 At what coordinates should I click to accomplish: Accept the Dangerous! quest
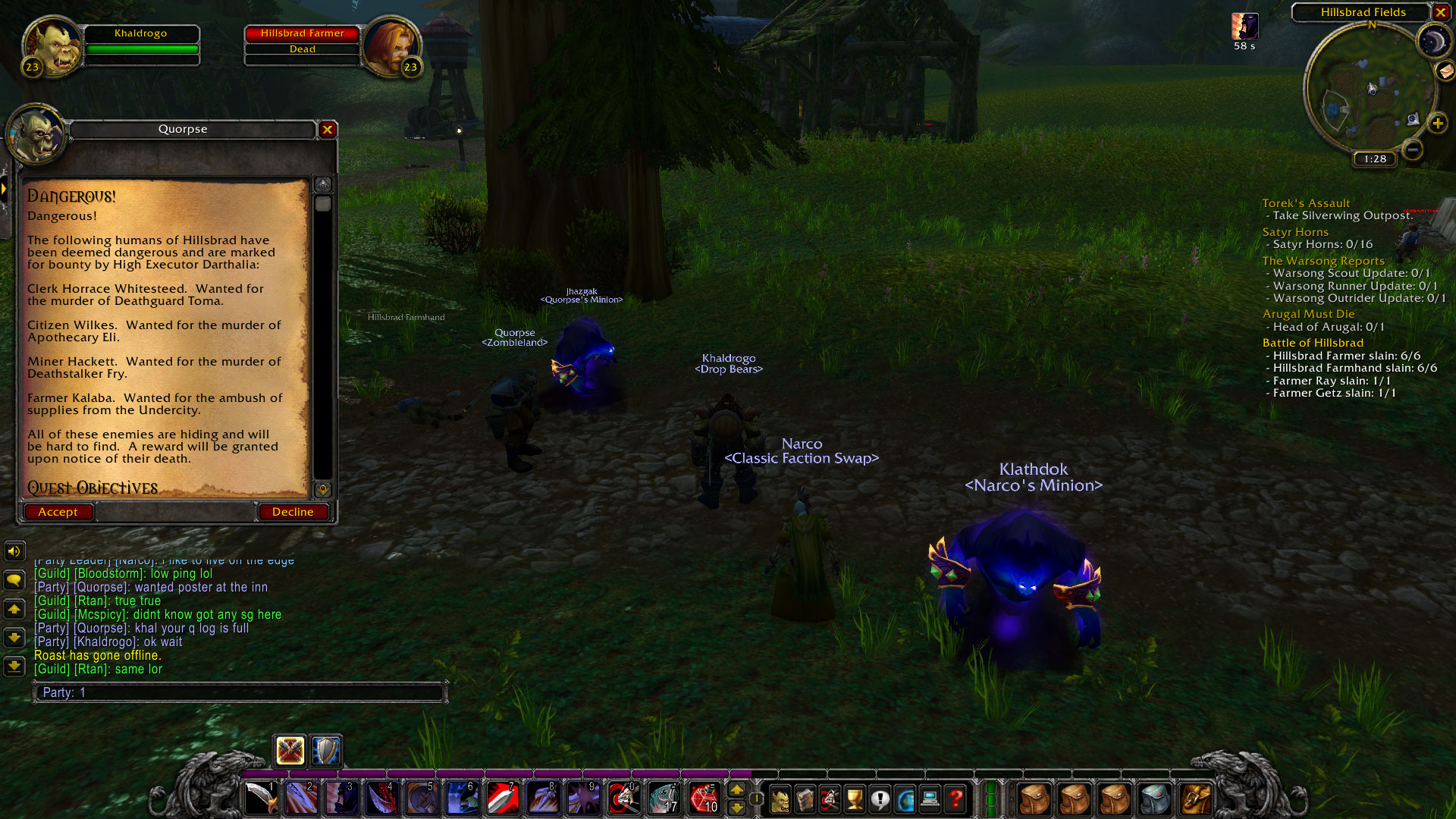click(58, 511)
